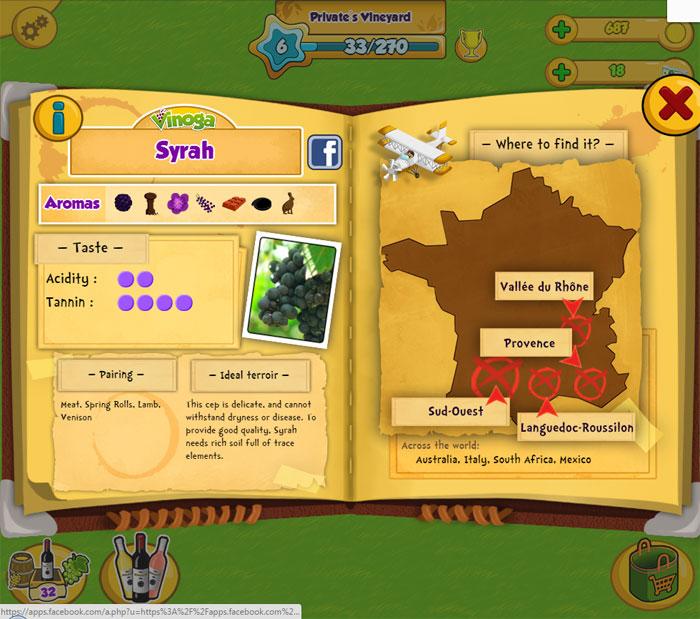View the Syrah grape photo

click(292, 289)
